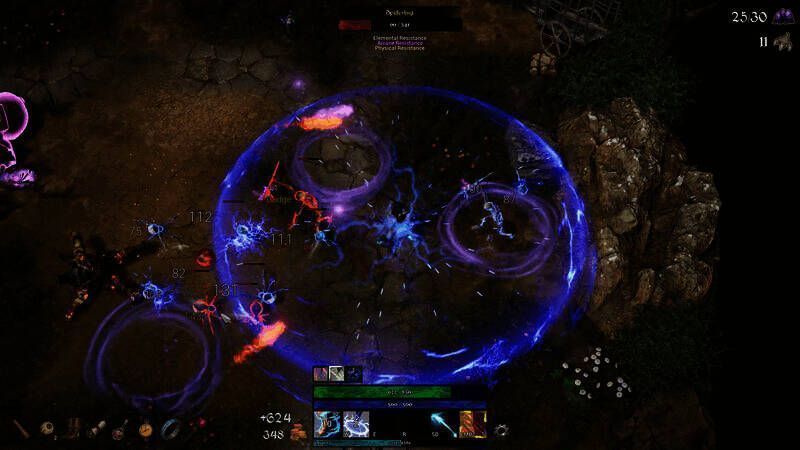The width and height of the screenshot is (800, 450).
Task: Click the skull item in the item bar
Action: coord(47,428)
